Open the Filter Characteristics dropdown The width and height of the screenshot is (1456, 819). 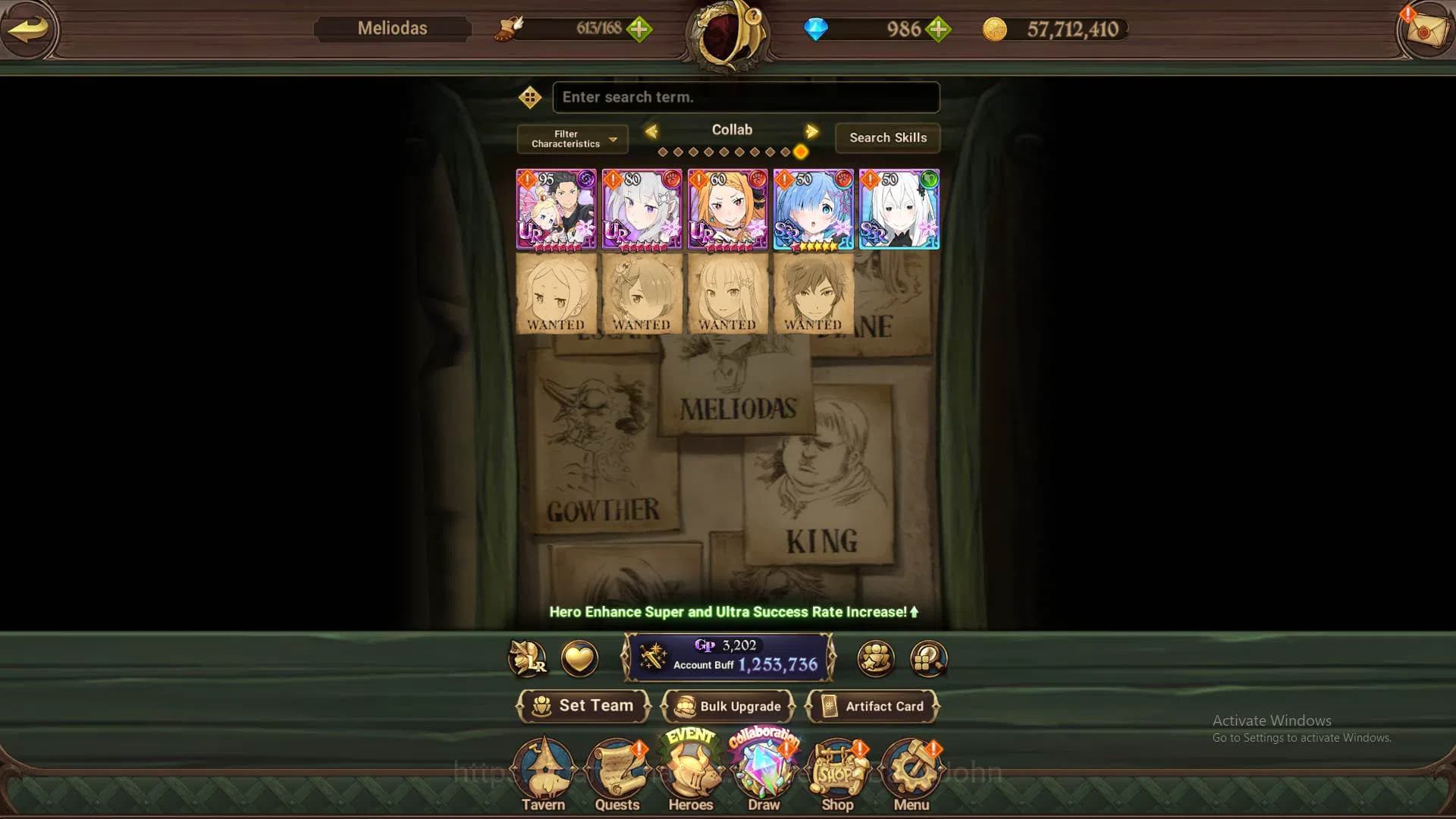(571, 138)
